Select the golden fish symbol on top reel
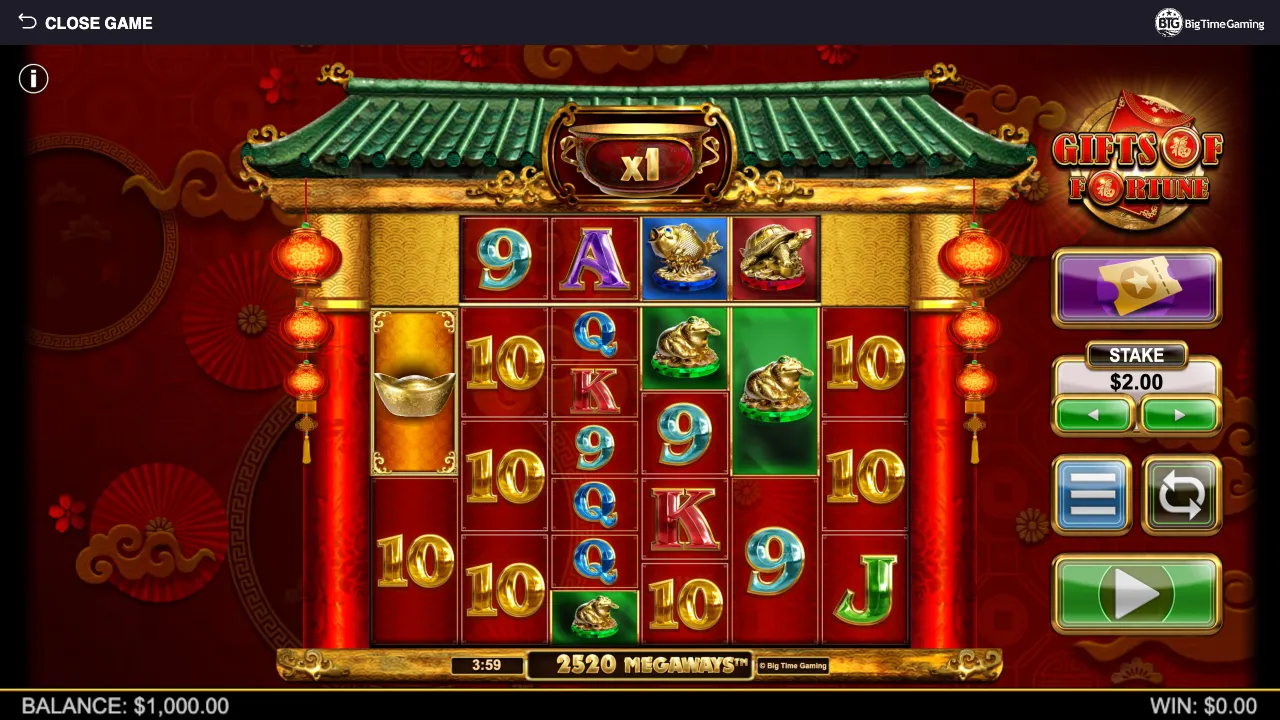The height and width of the screenshot is (720, 1280). click(684, 257)
